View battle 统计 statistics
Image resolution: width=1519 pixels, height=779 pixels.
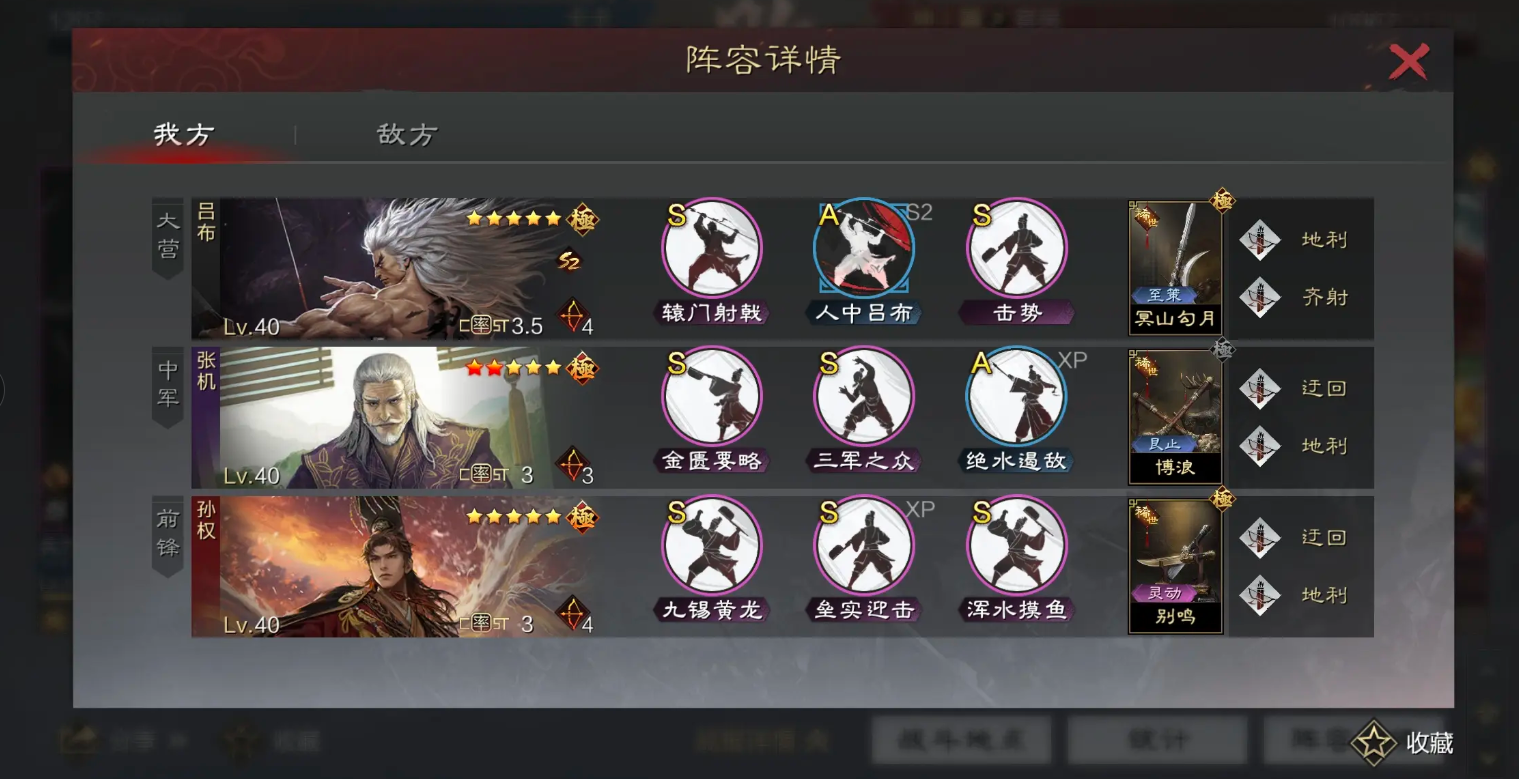1158,741
